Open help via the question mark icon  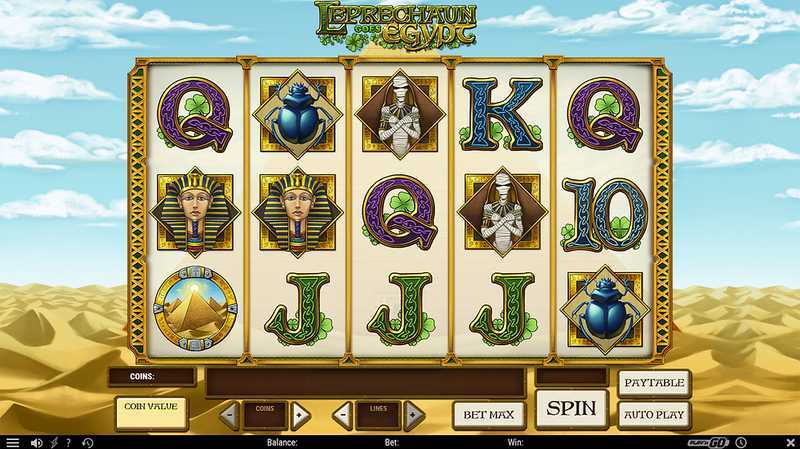(x=69, y=442)
